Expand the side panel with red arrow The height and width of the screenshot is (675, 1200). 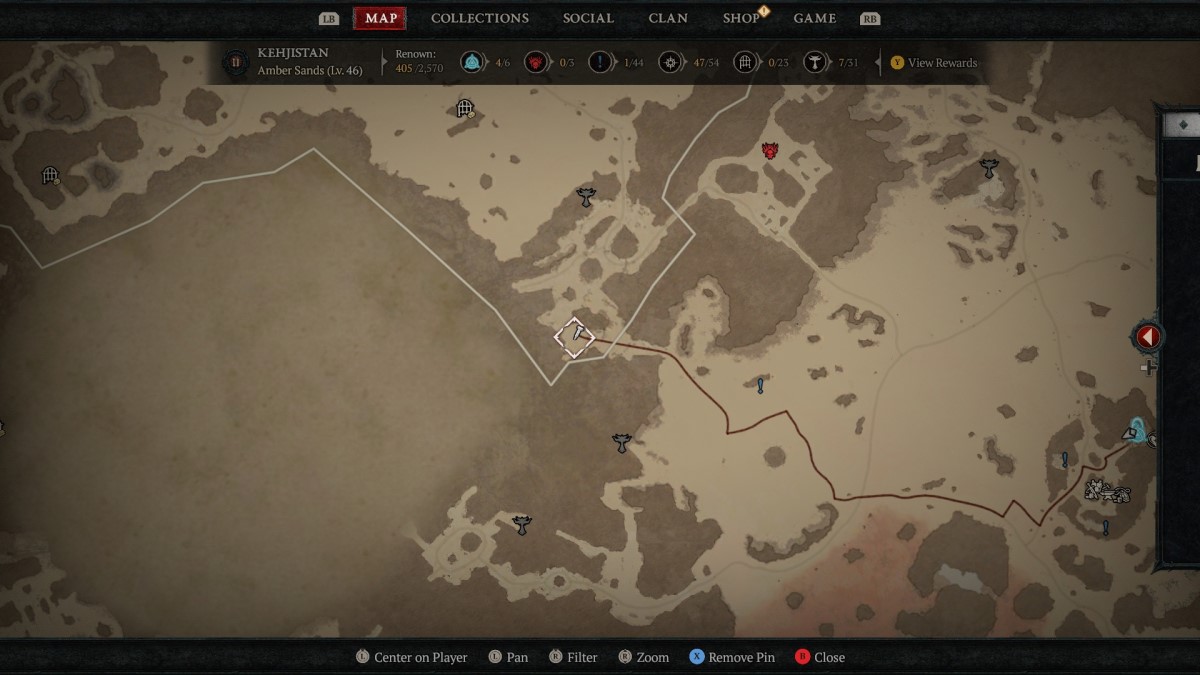point(1147,337)
